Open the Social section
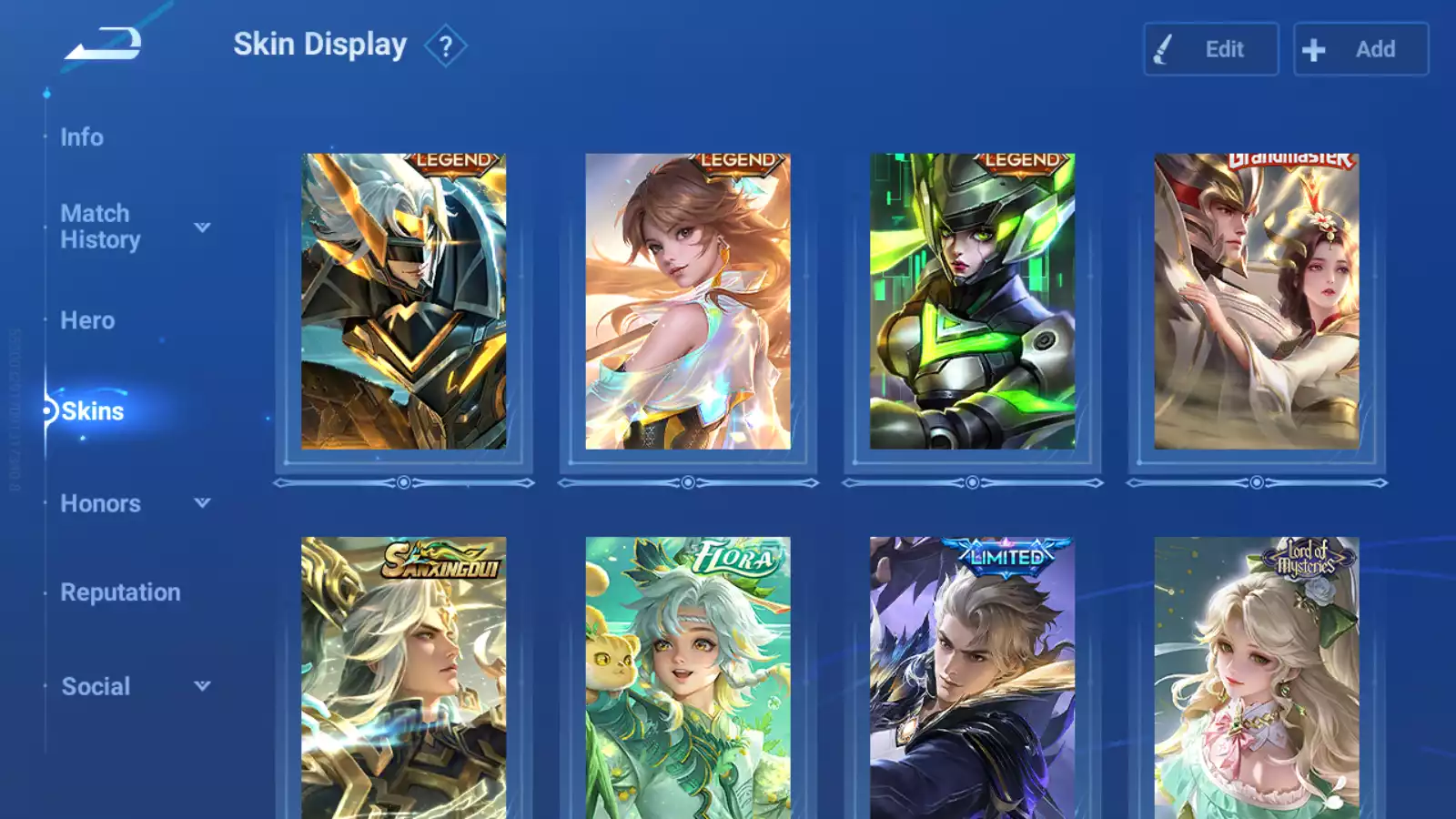Viewport: 1456px width, 819px height. pyautogui.click(x=96, y=686)
